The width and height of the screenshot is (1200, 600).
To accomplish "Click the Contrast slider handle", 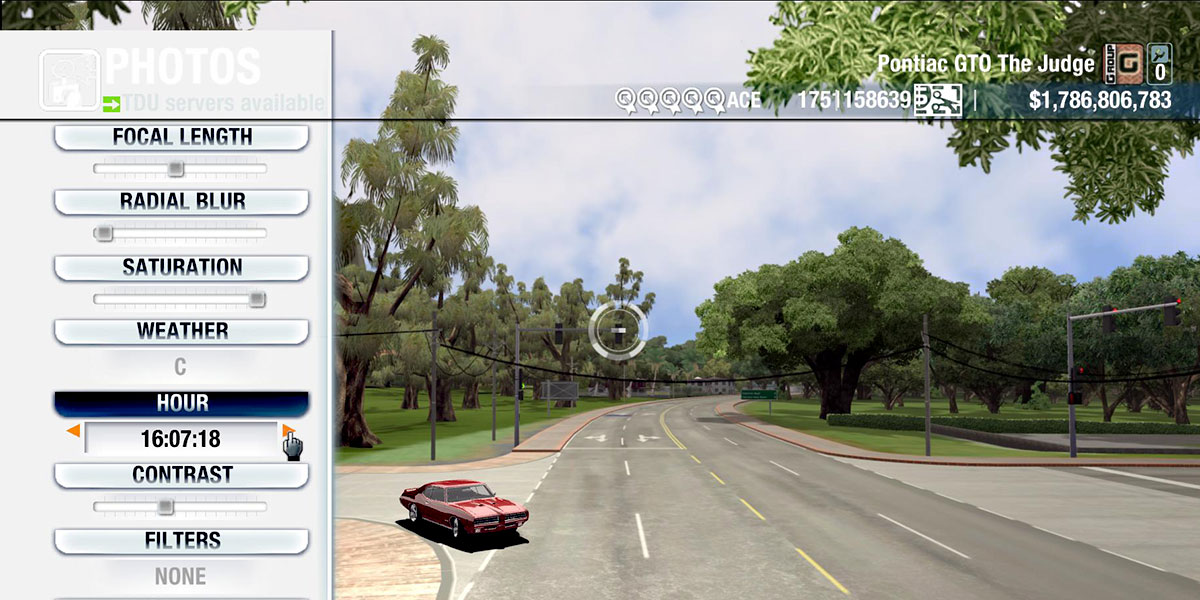I will [166, 507].
